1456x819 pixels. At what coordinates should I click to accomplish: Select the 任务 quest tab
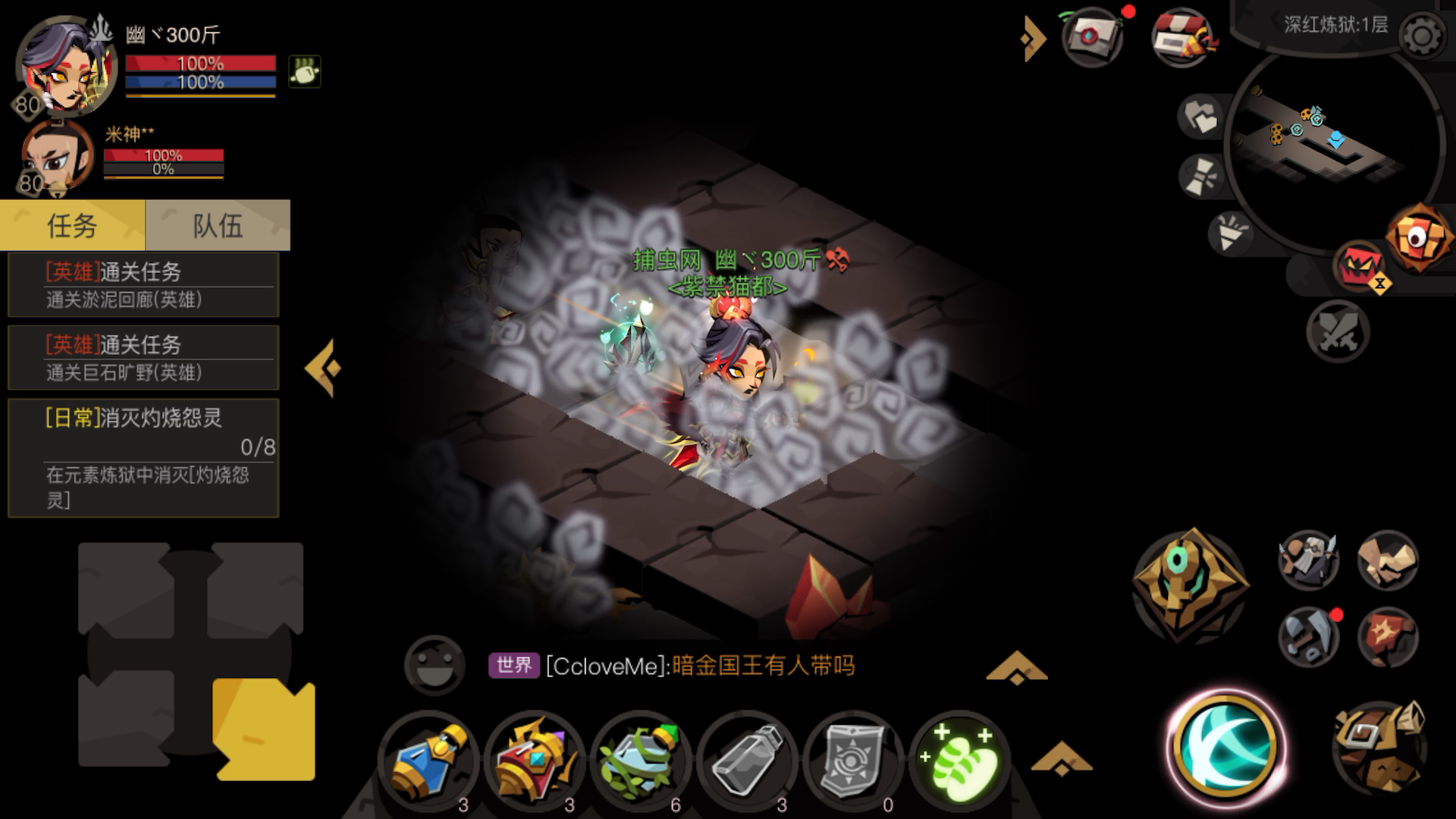coord(72,225)
